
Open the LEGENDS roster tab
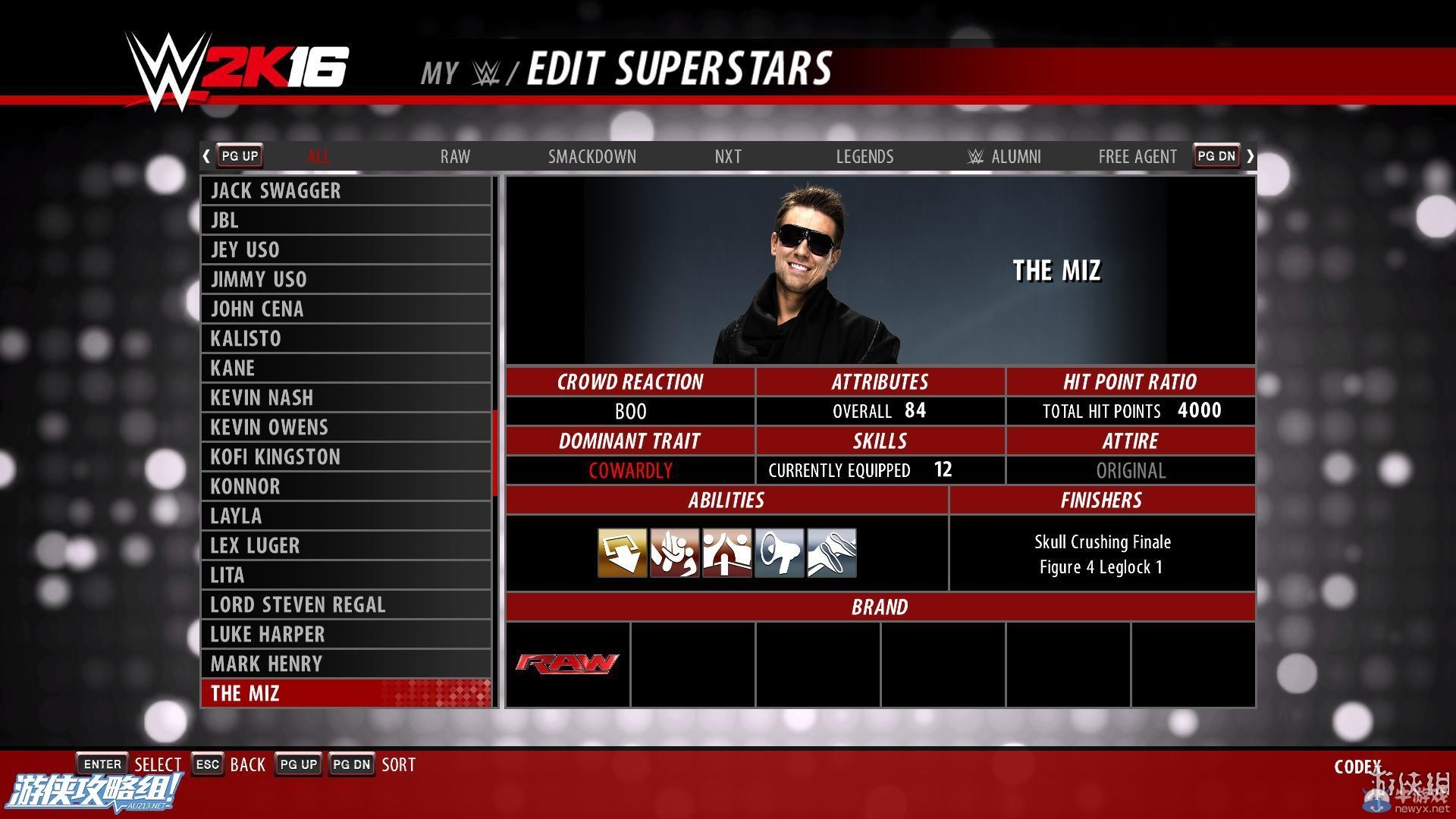(864, 157)
